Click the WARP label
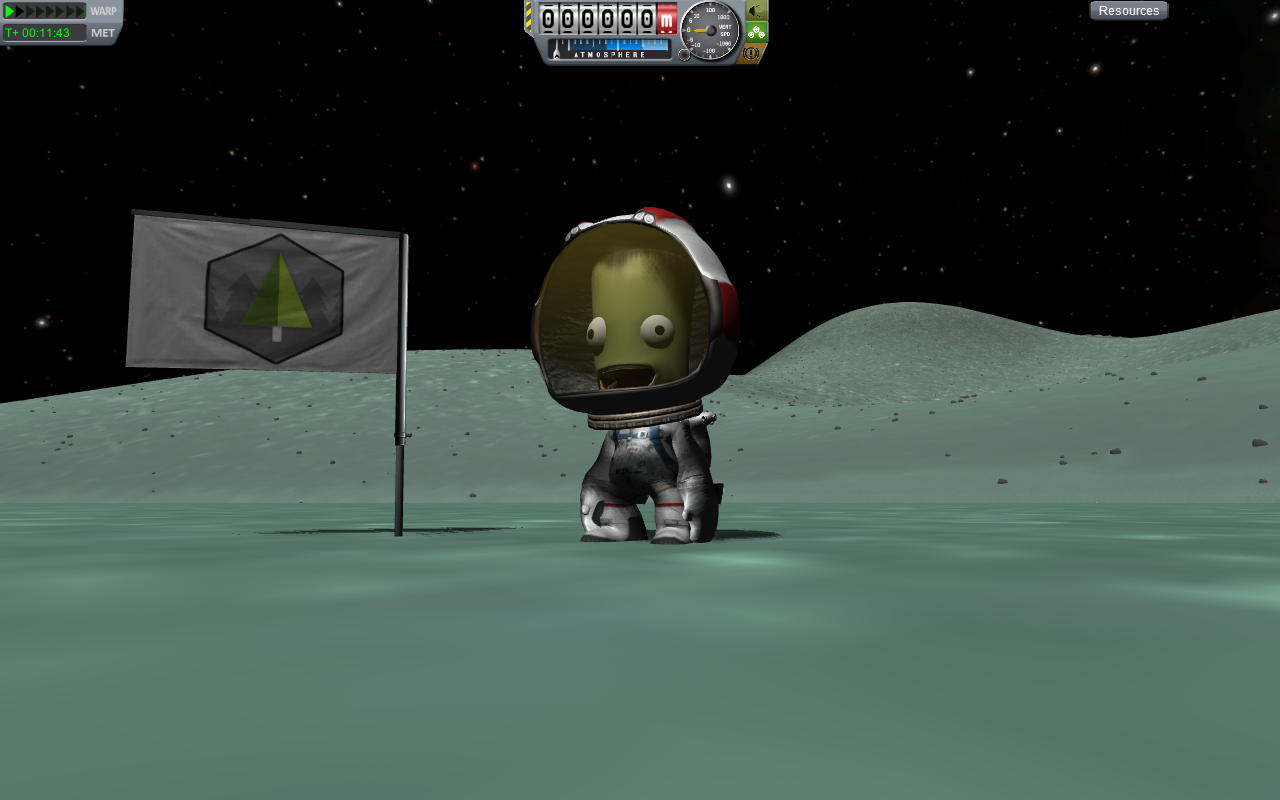Image resolution: width=1280 pixels, height=800 pixels. click(x=103, y=10)
